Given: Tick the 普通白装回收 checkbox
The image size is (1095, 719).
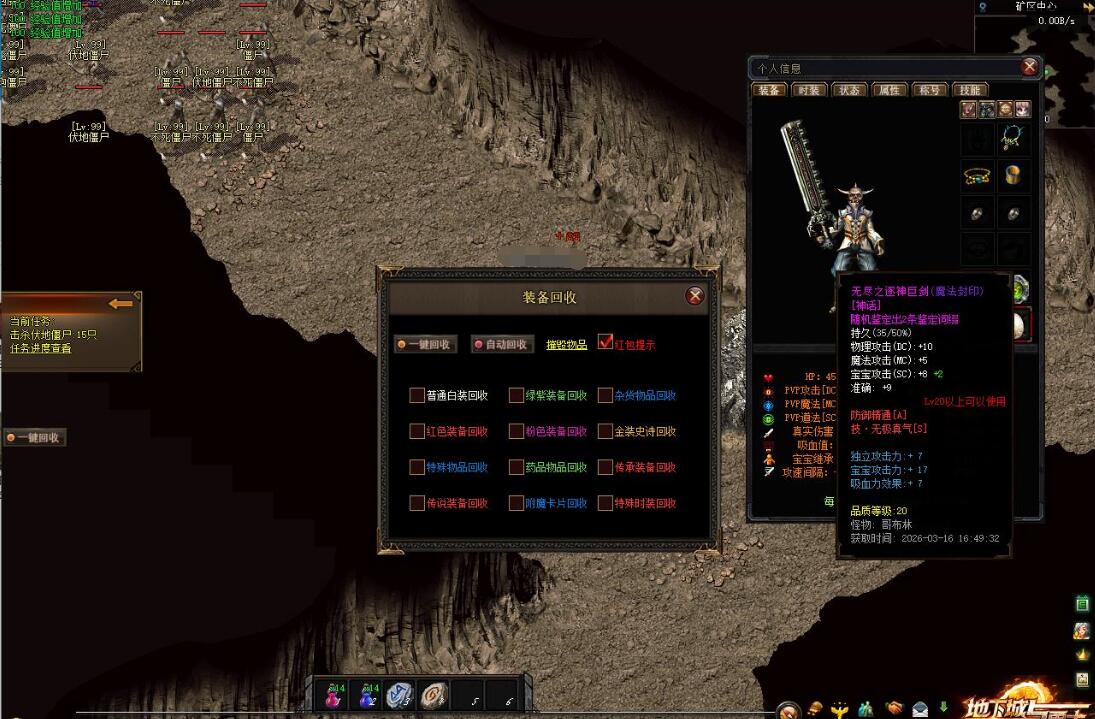Looking at the screenshot, I should 417,396.
